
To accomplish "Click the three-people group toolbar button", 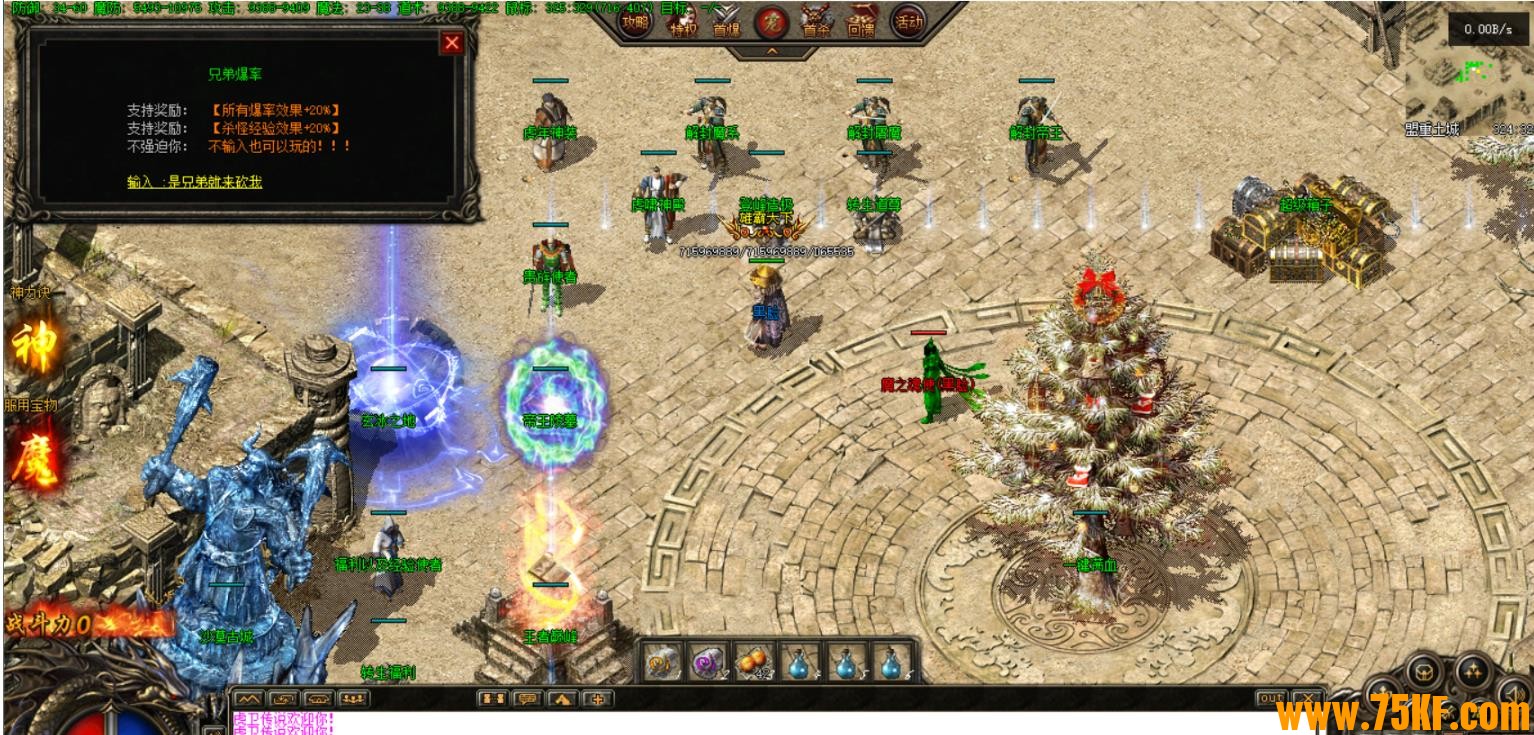I will pyautogui.click(x=351, y=698).
